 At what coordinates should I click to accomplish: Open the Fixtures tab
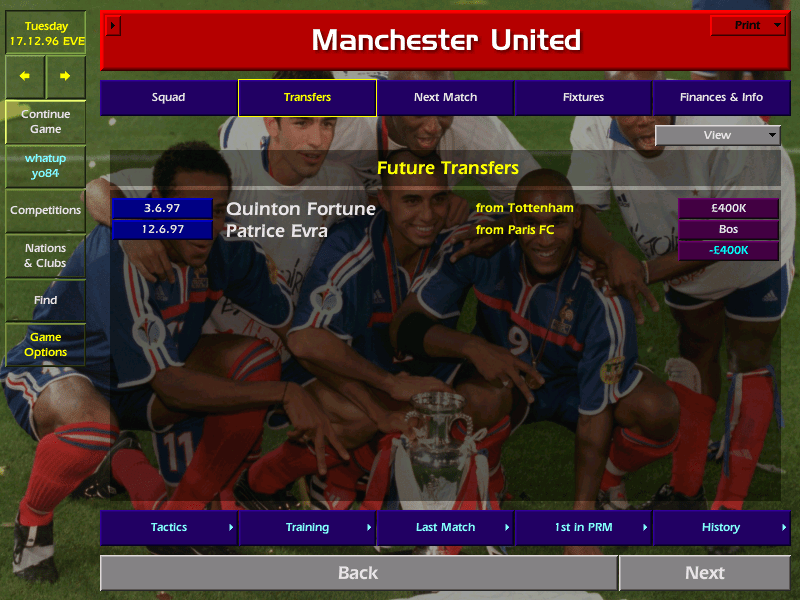pyautogui.click(x=583, y=98)
